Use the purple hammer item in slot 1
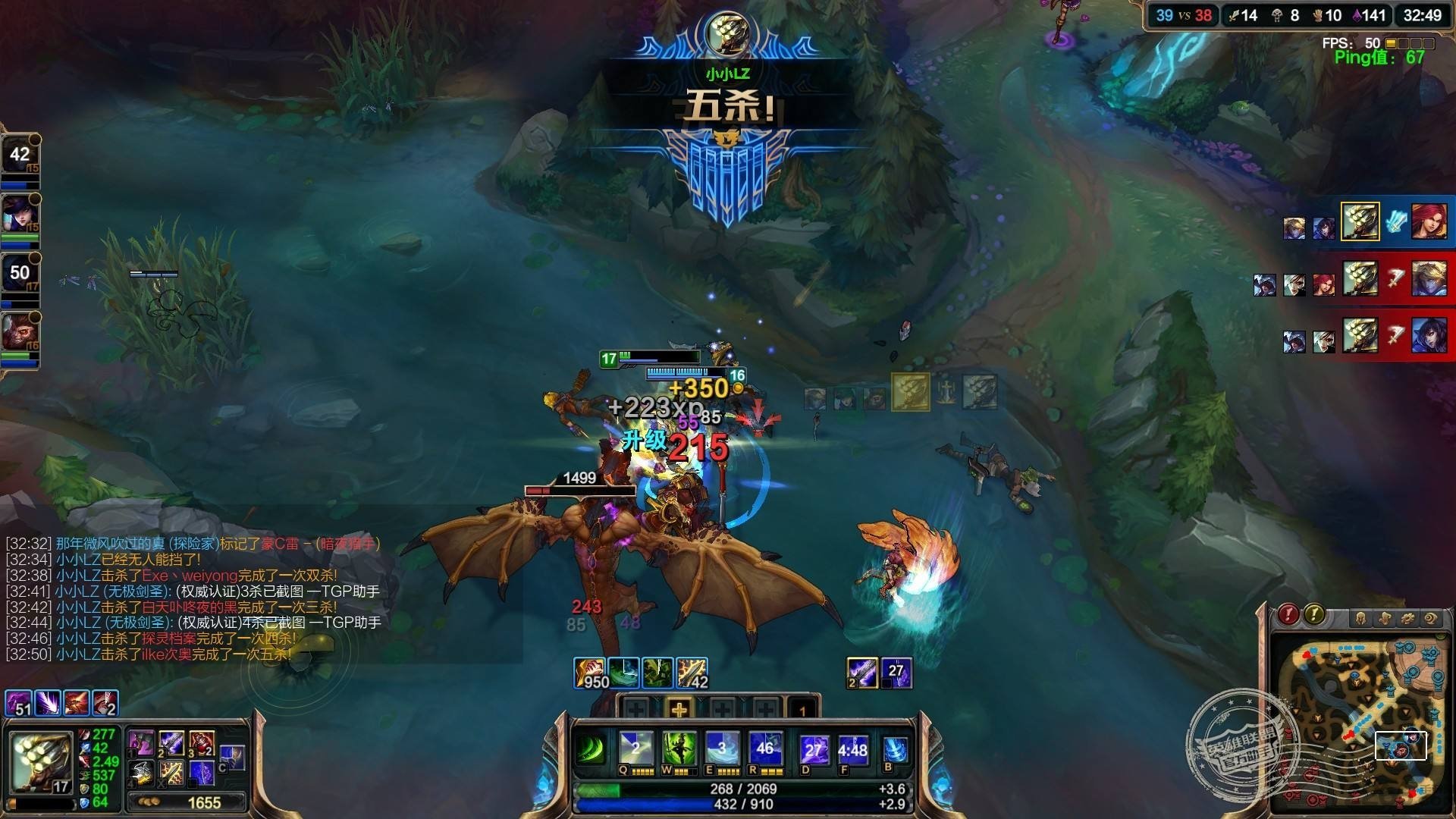Viewport: 1456px width, 819px height. point(141,743)
